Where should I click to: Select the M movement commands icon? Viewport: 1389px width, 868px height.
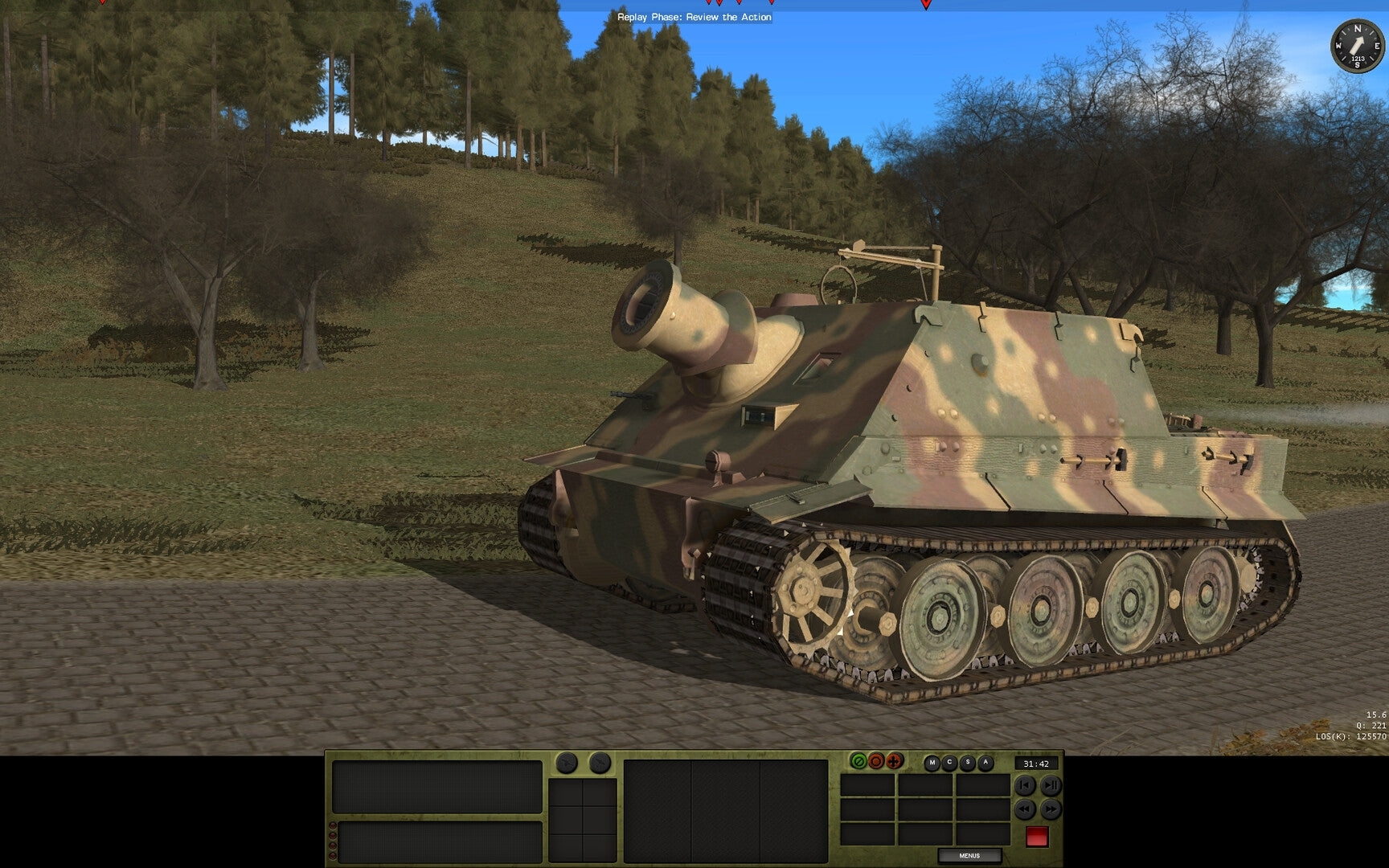tap(932, 762)
